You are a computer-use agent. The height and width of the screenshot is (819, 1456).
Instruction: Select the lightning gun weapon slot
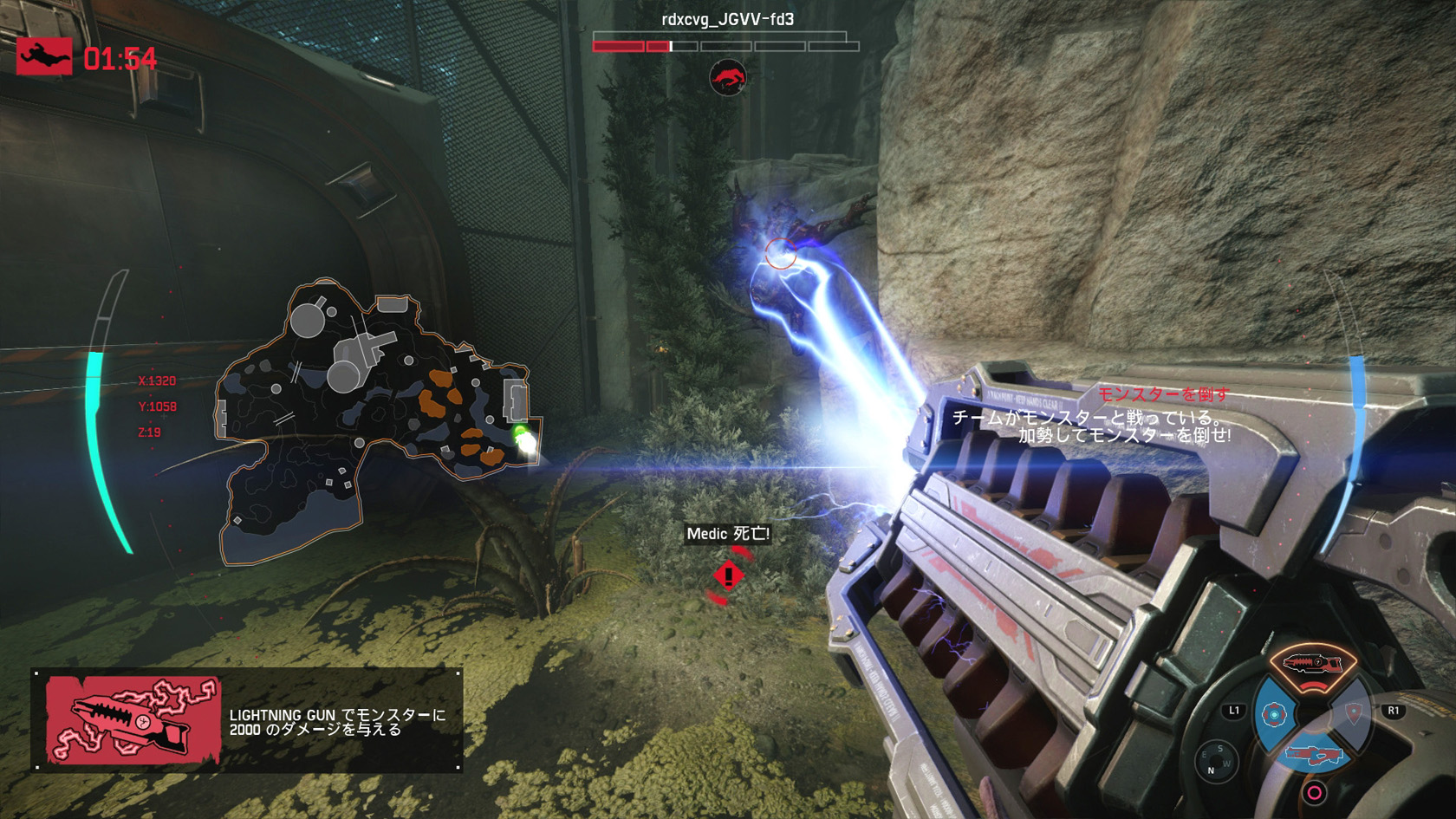[1312, 665]
